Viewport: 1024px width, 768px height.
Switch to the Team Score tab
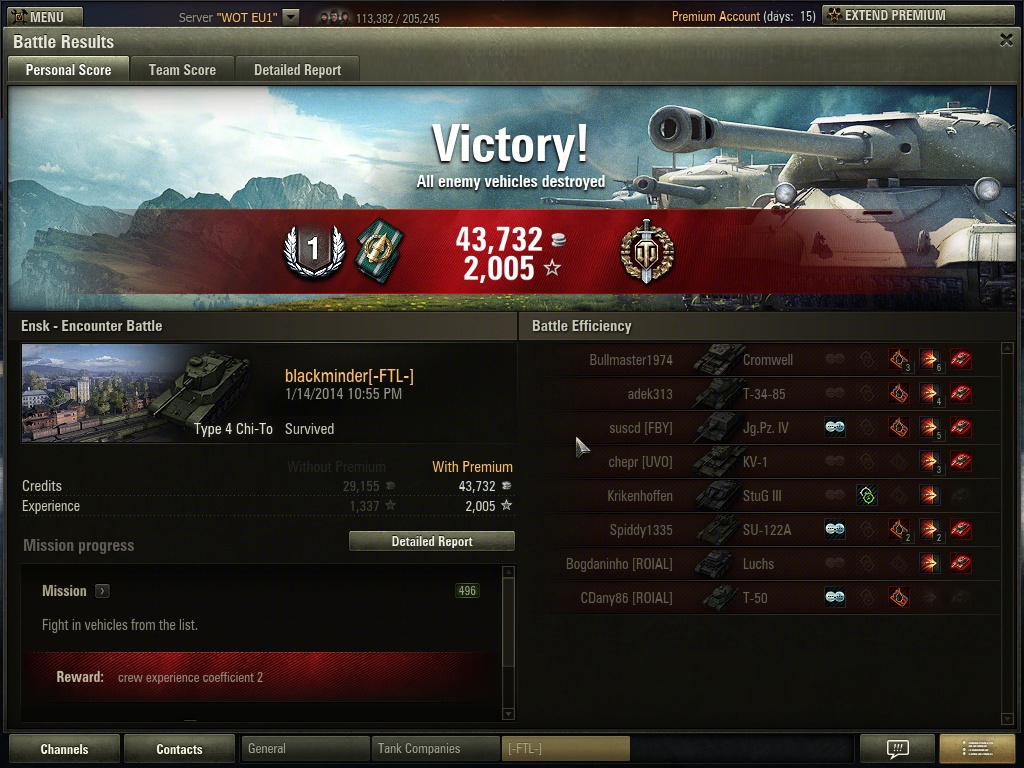182,70
